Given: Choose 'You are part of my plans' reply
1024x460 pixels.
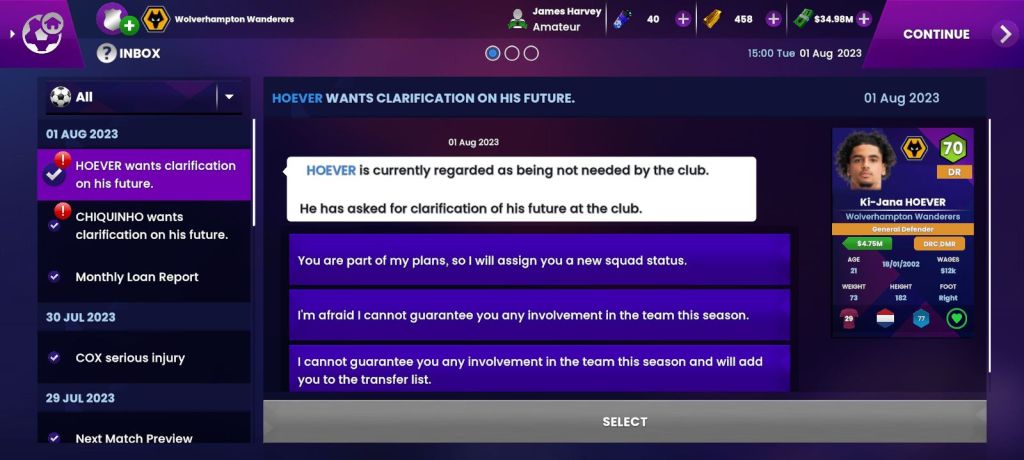Looking at the screenshot, I should coord(540,260).
